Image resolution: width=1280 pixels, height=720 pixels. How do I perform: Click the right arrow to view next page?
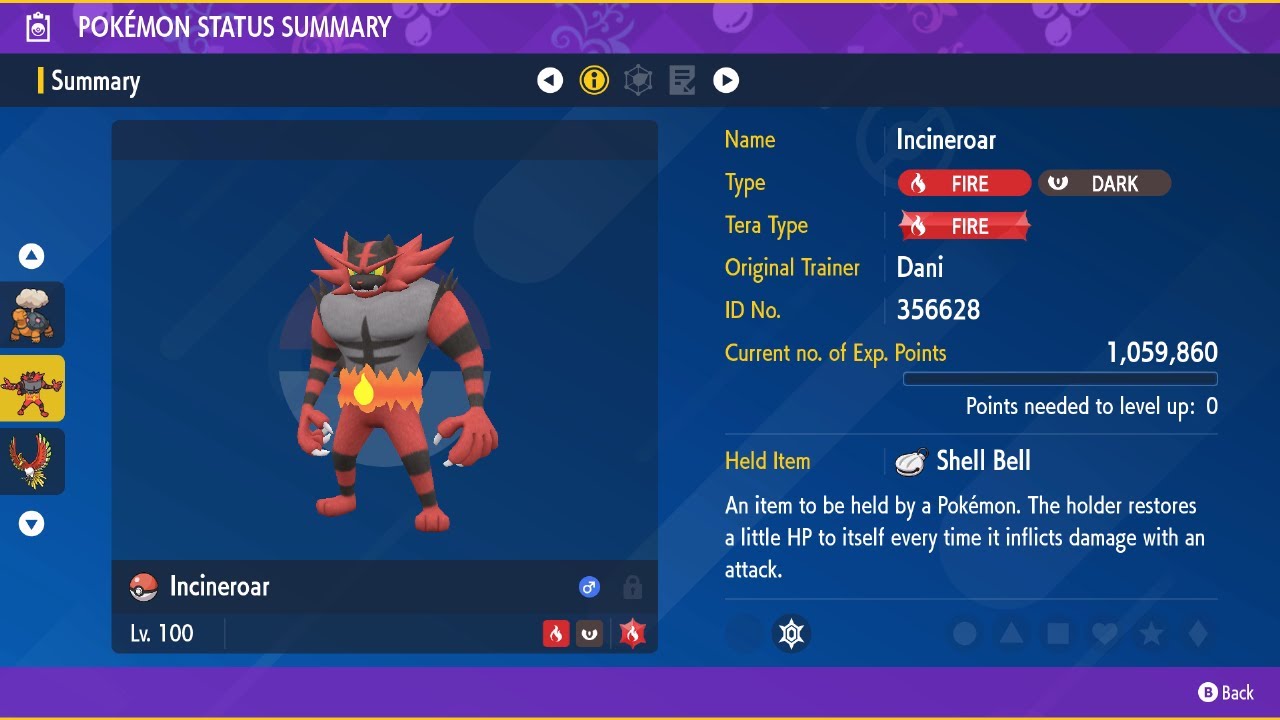coord(726,80)
